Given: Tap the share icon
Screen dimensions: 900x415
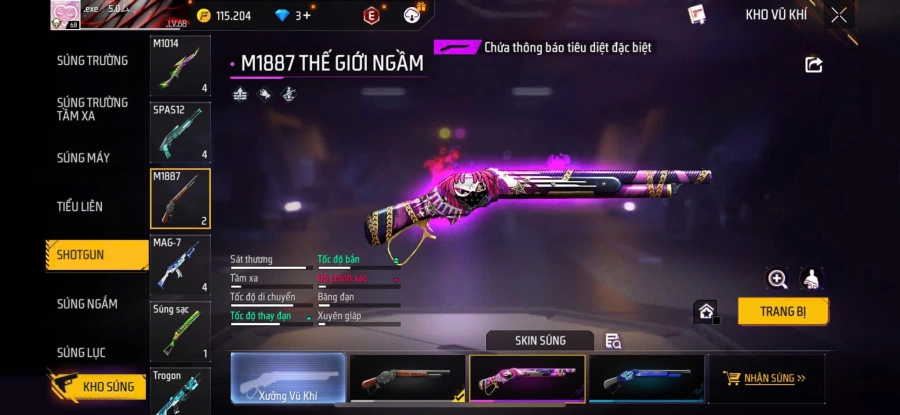Looking at the screenshot, I should (814, 65).
